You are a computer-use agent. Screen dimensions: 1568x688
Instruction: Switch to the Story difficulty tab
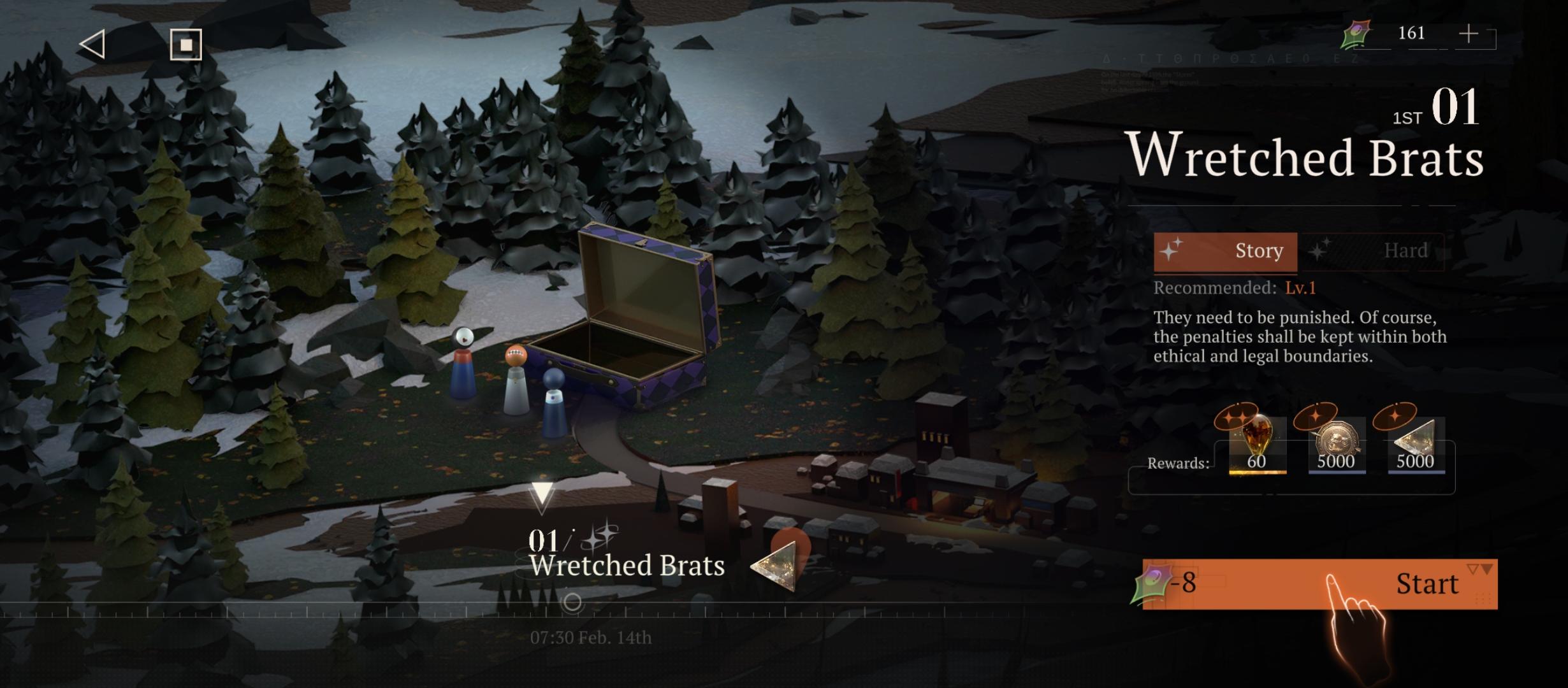[1225, 251]
